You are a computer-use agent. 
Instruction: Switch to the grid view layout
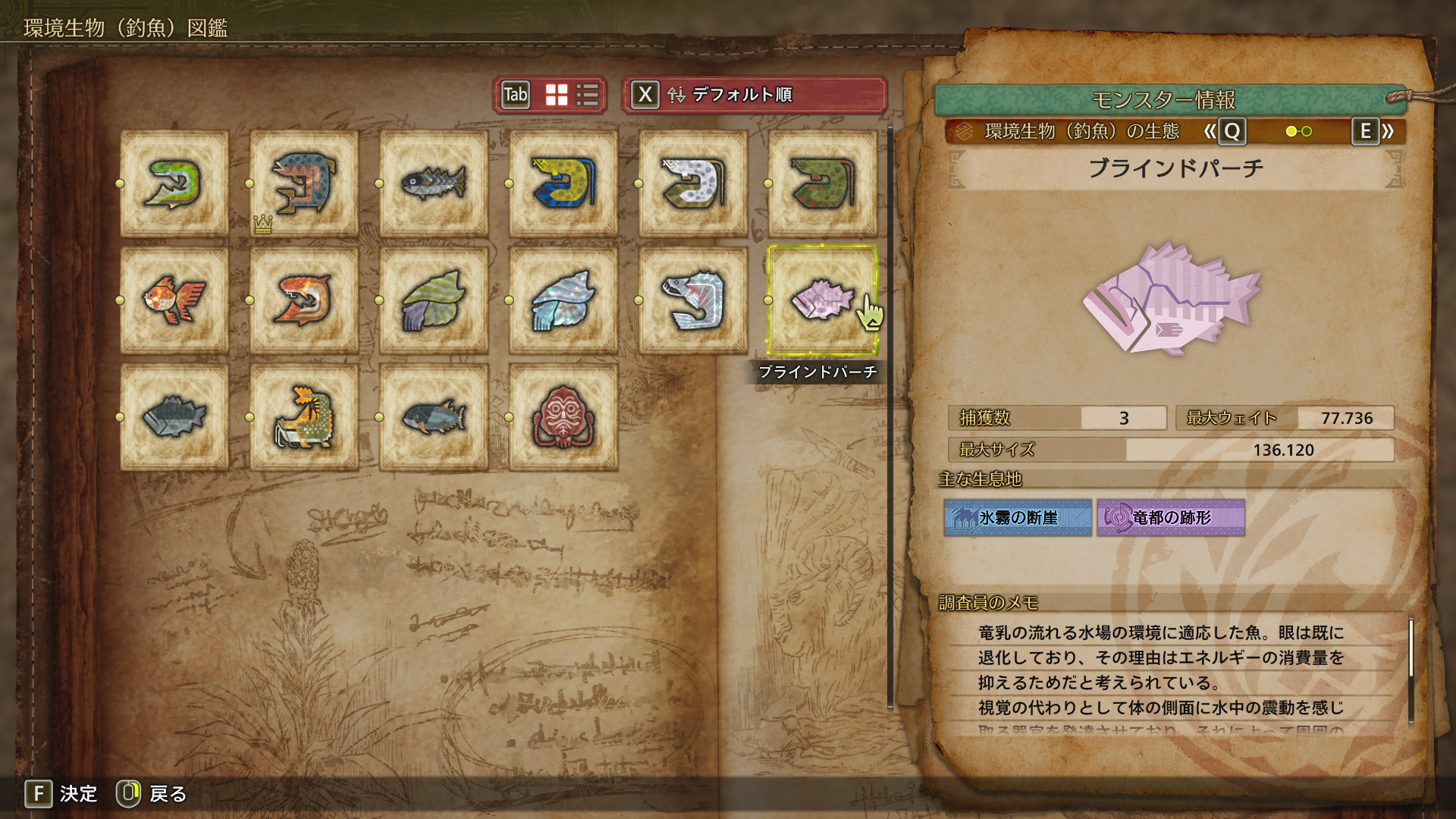pos(557,95)
